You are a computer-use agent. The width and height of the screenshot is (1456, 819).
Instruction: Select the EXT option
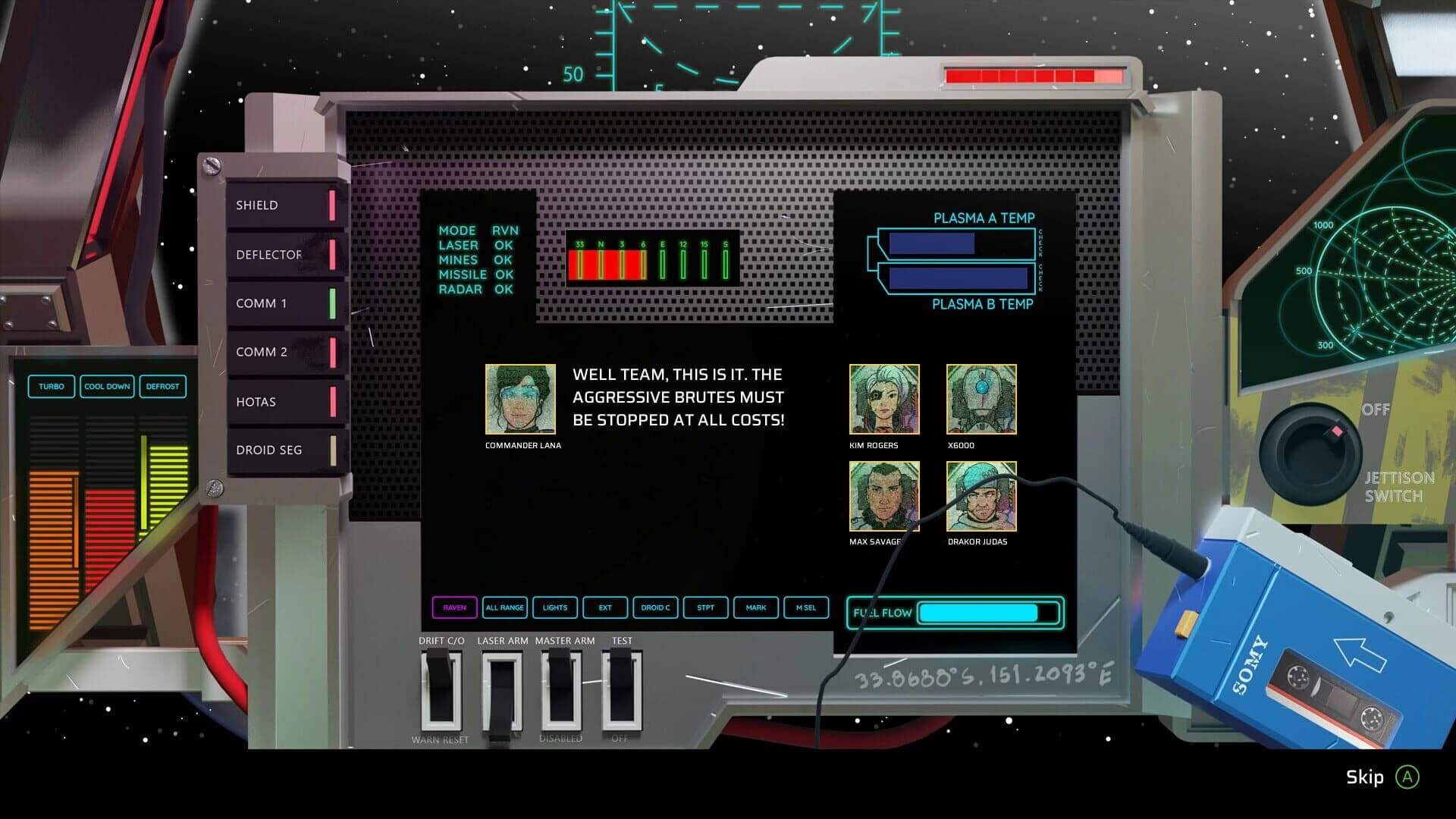point(604,607)
